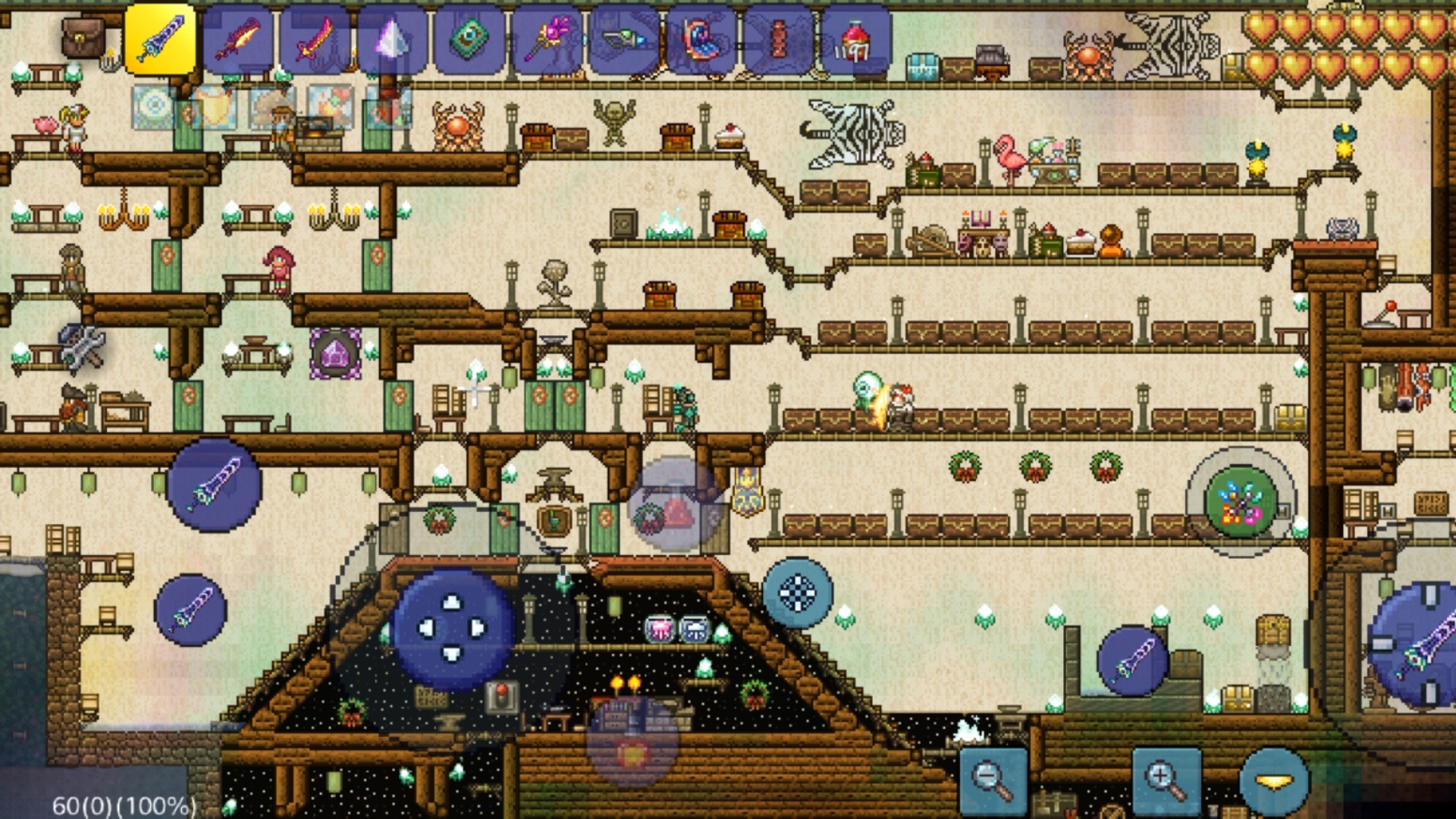Activate the green circle colorful item button

[x=1241, y=502]
